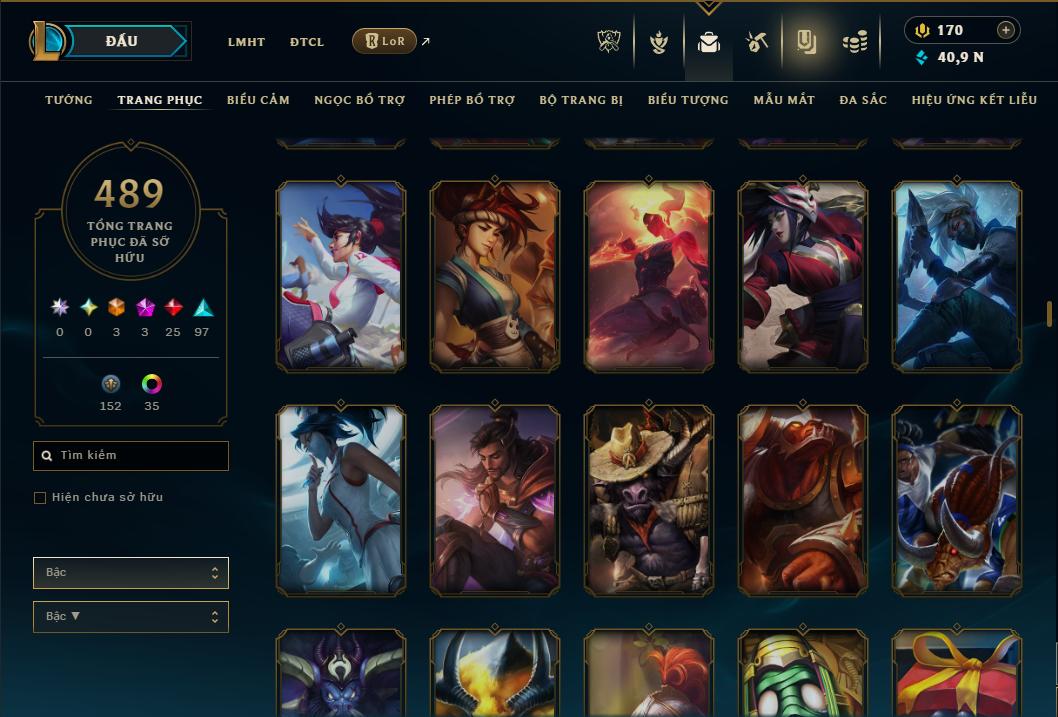The image size is (1058, 717).
Task: Open the coin stack store icon
Action: 854,42
